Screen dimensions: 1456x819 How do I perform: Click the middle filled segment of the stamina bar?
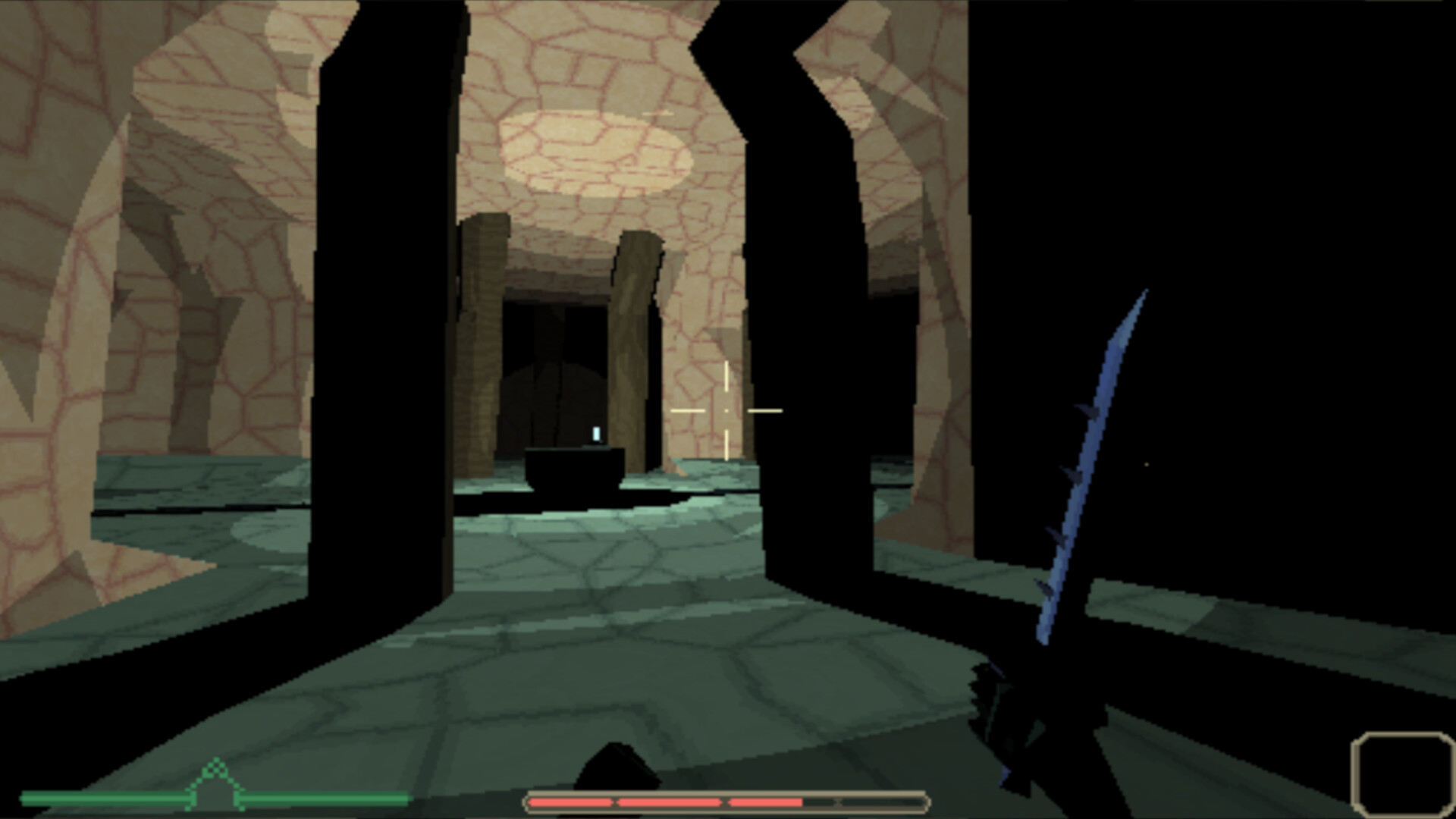click(671, 800)
